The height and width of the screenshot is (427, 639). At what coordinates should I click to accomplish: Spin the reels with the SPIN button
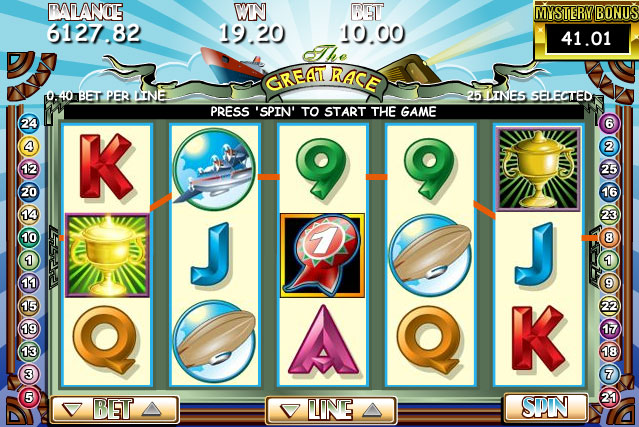click(x=545, y=408)
